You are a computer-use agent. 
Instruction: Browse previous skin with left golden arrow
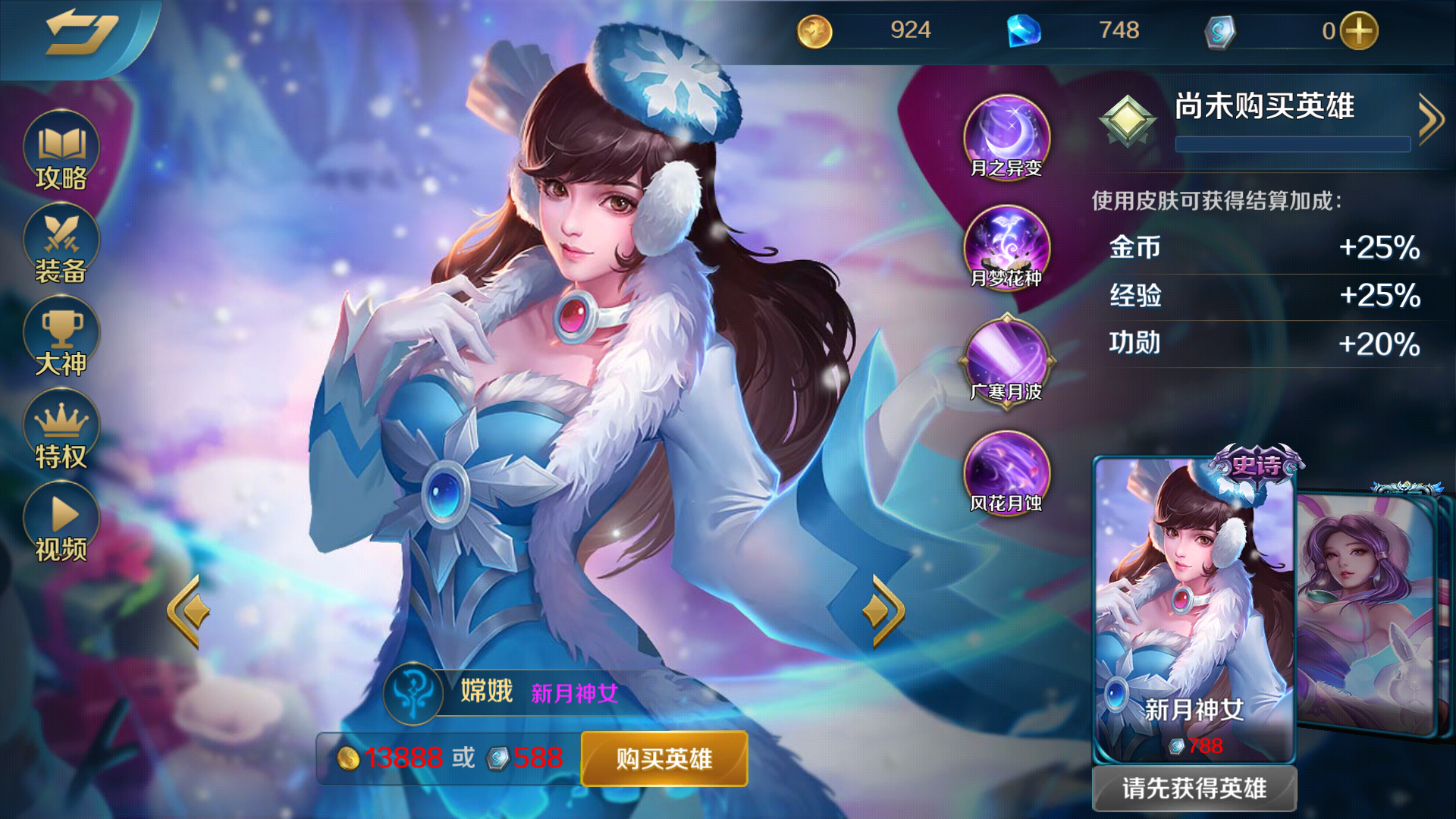pyautogui.click(x=188, y=610)
